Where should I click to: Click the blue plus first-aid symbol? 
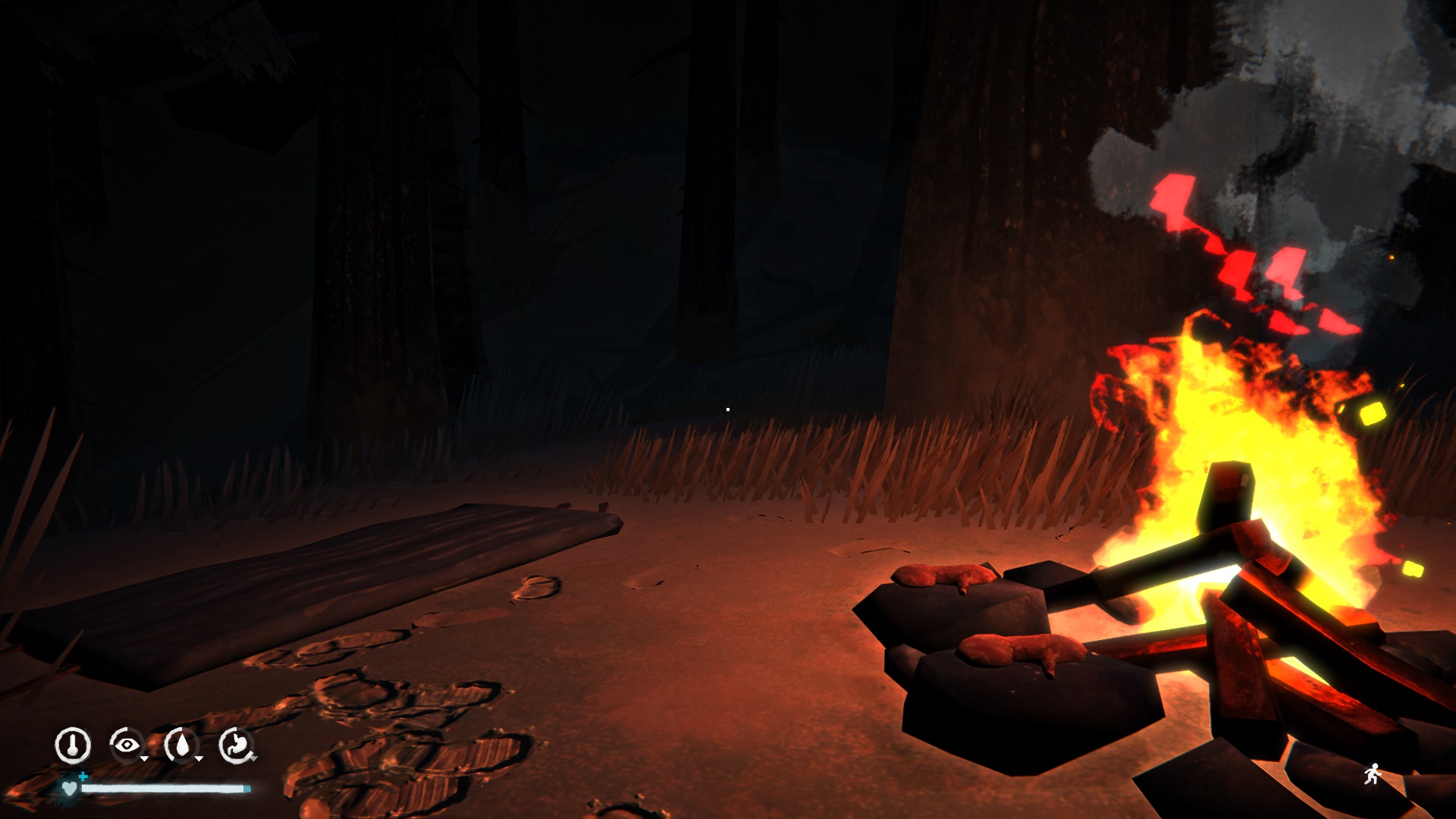point(83,778)
